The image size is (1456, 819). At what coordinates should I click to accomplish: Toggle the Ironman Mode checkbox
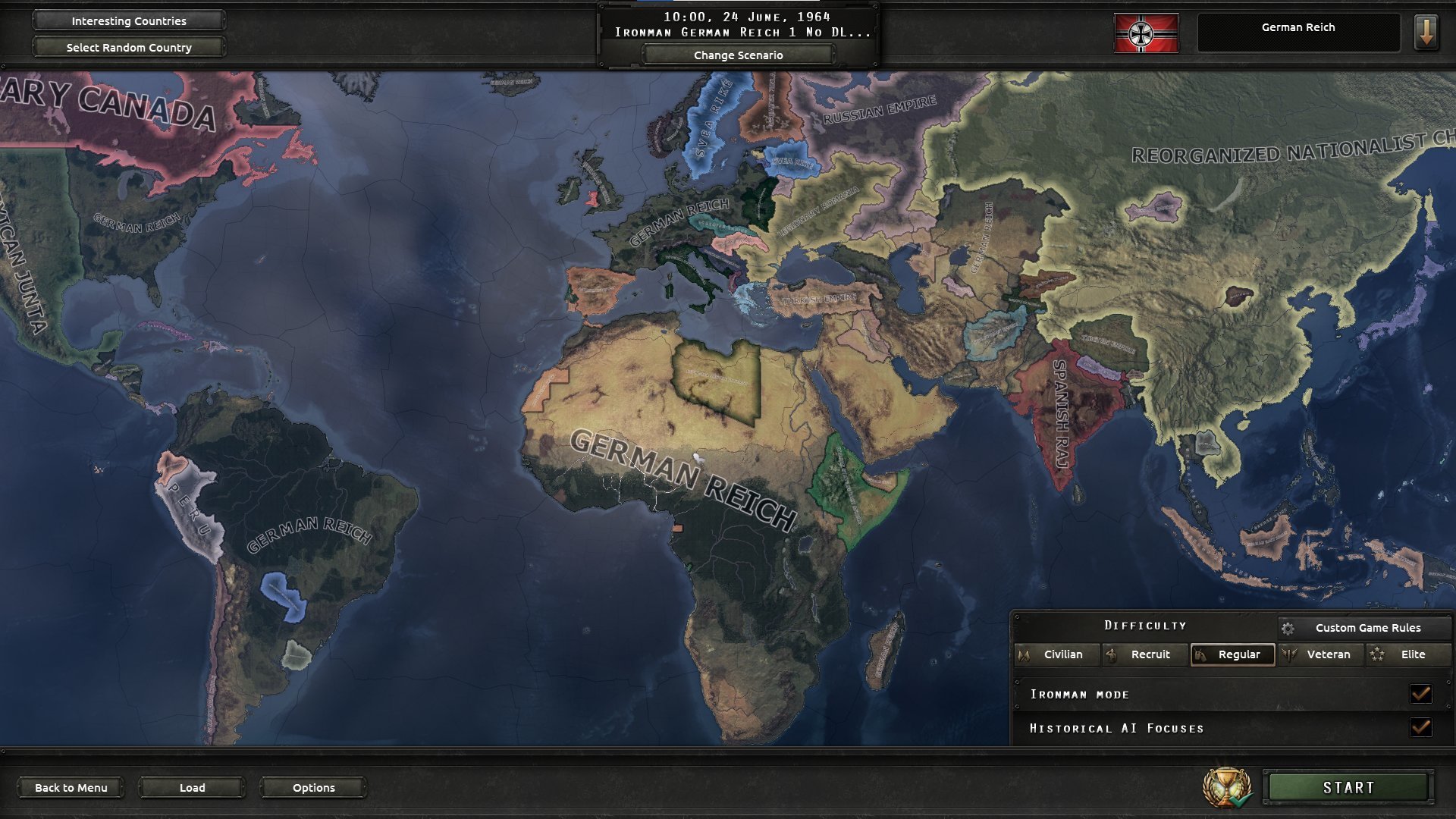pyautogui.click(x=1420, y=694)
